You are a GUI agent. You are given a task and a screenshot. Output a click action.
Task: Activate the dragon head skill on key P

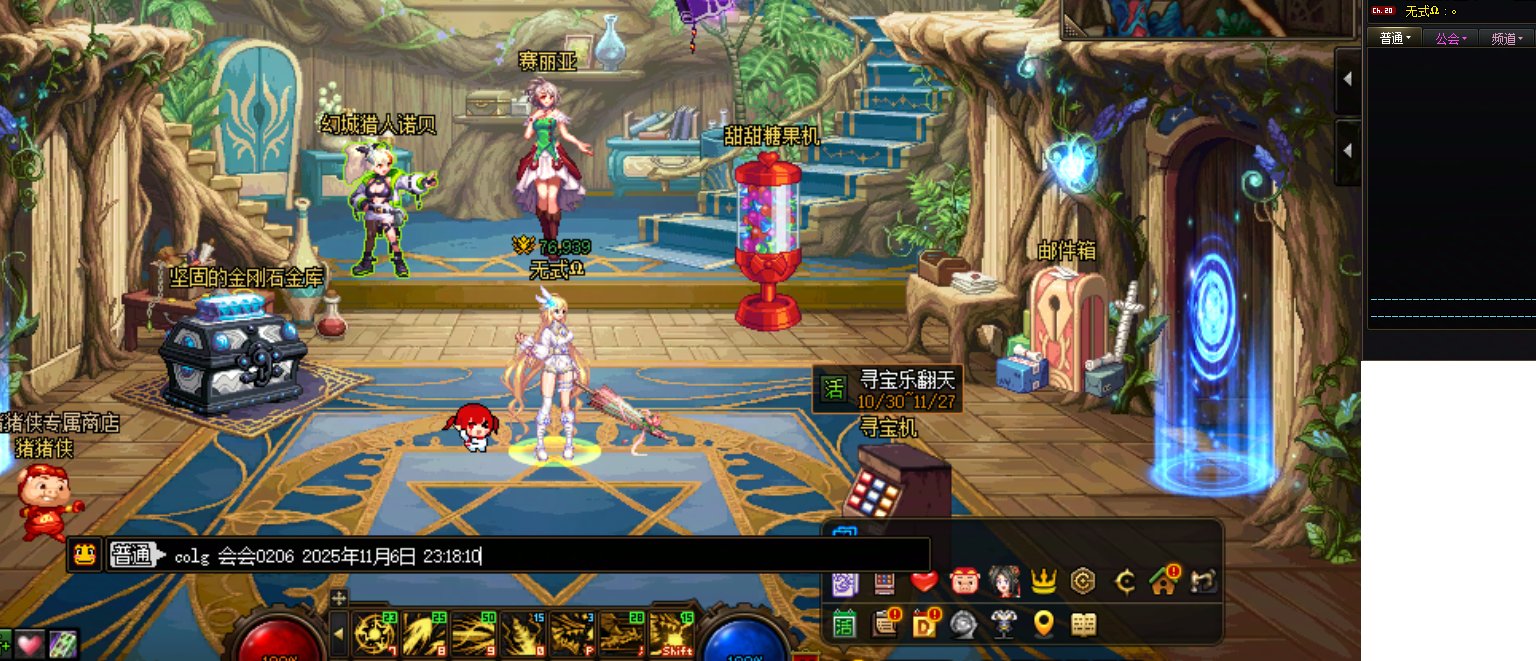tap(573, 634)
